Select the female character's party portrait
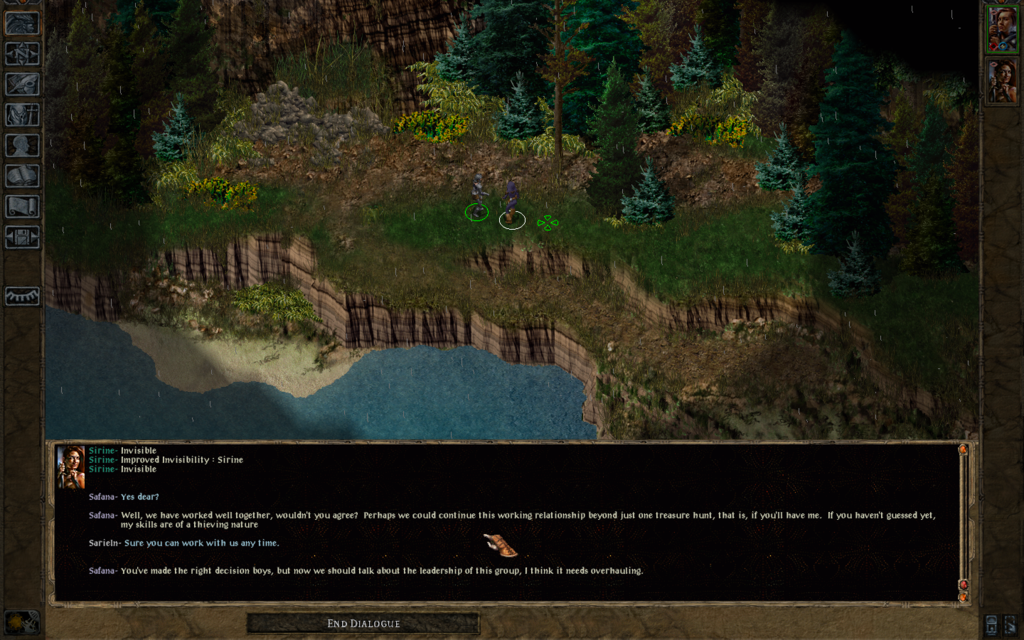 coord(1001,81)
